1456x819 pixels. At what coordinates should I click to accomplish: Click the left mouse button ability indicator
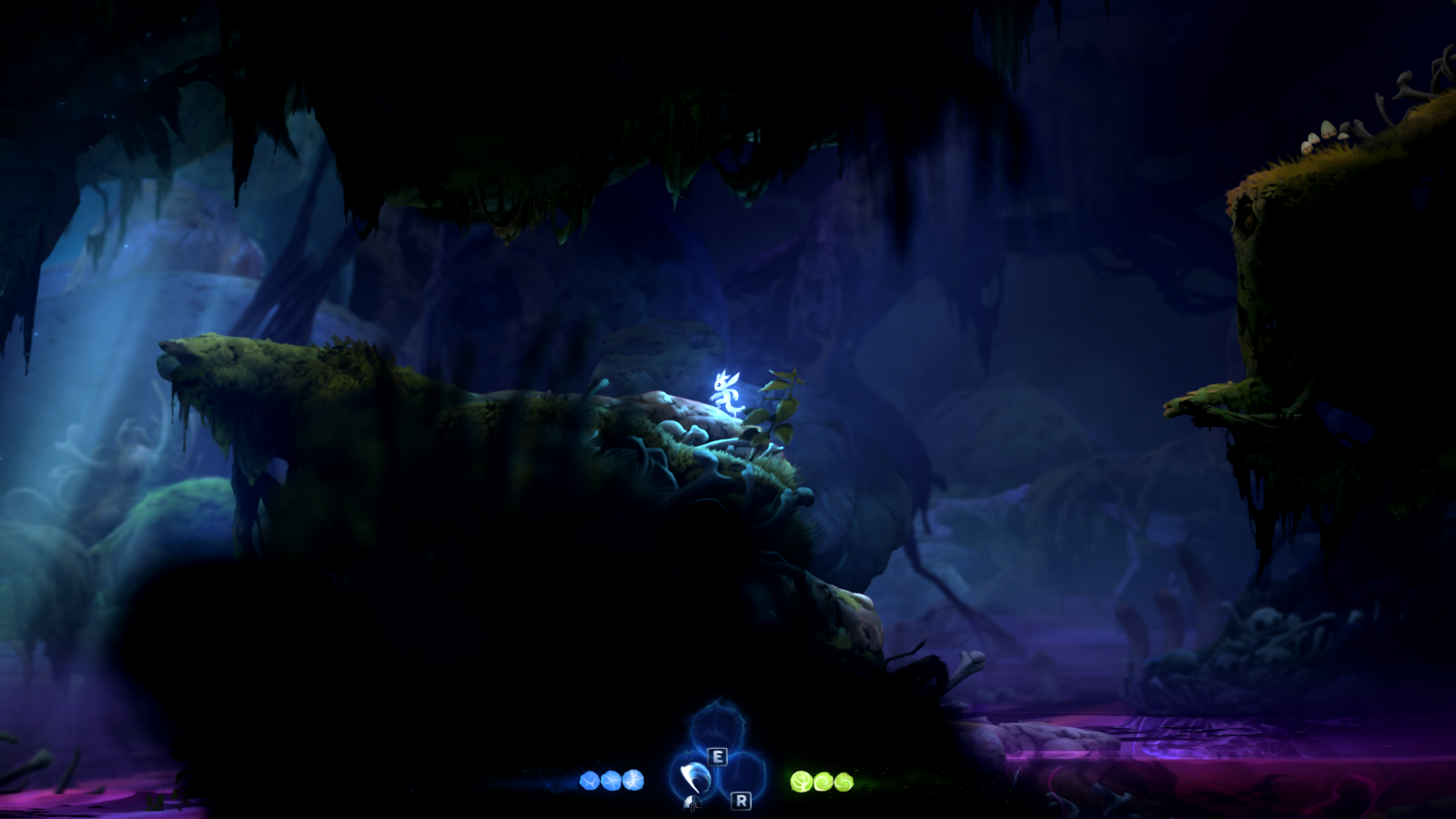point(693,804)
